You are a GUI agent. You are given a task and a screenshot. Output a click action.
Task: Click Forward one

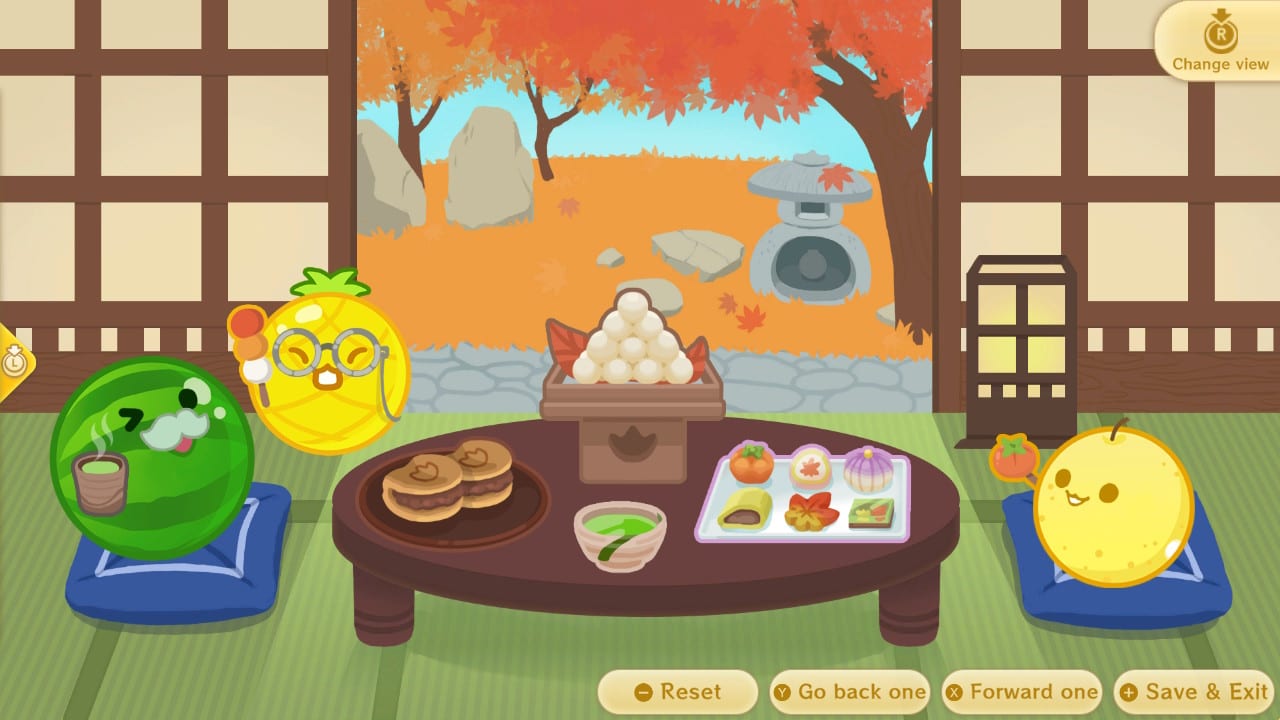[x=1021, y=691]
